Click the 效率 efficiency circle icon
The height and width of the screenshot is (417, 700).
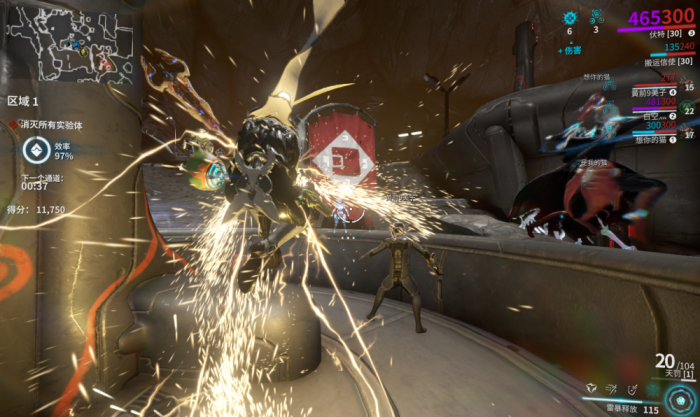point(35,150)
